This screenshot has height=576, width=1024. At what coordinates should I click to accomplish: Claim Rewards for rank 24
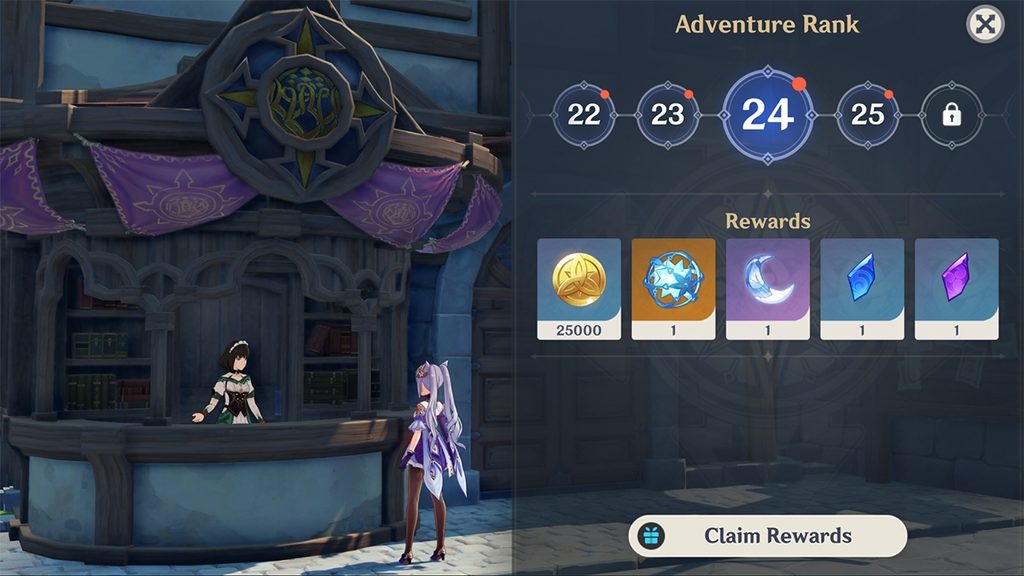[767, 536]
